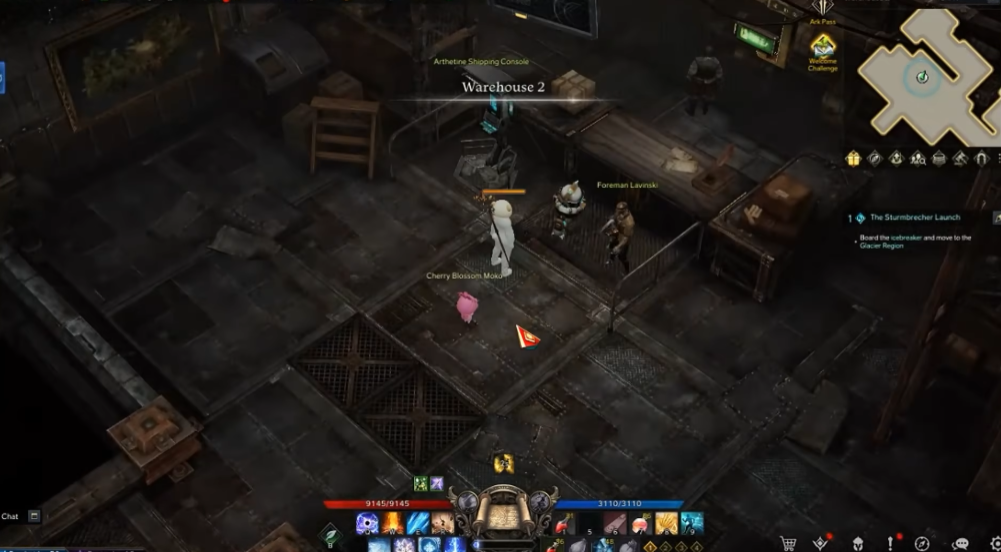The height and width of the screenshot is (552, 1001).
Task: Open the speech bubble community icon
Action: pos(961,543)
